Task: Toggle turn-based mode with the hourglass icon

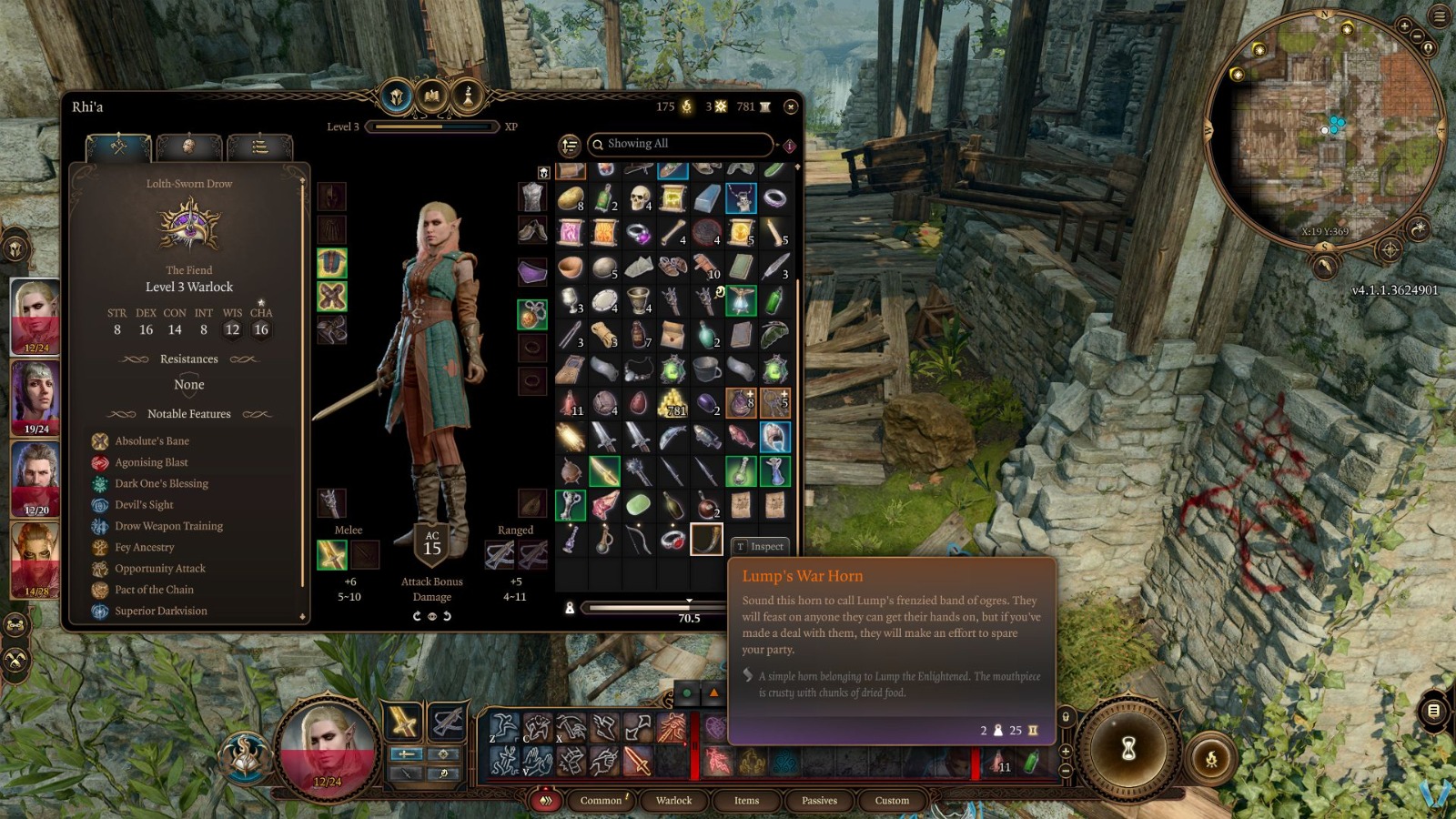Action: coord(1127,749)
